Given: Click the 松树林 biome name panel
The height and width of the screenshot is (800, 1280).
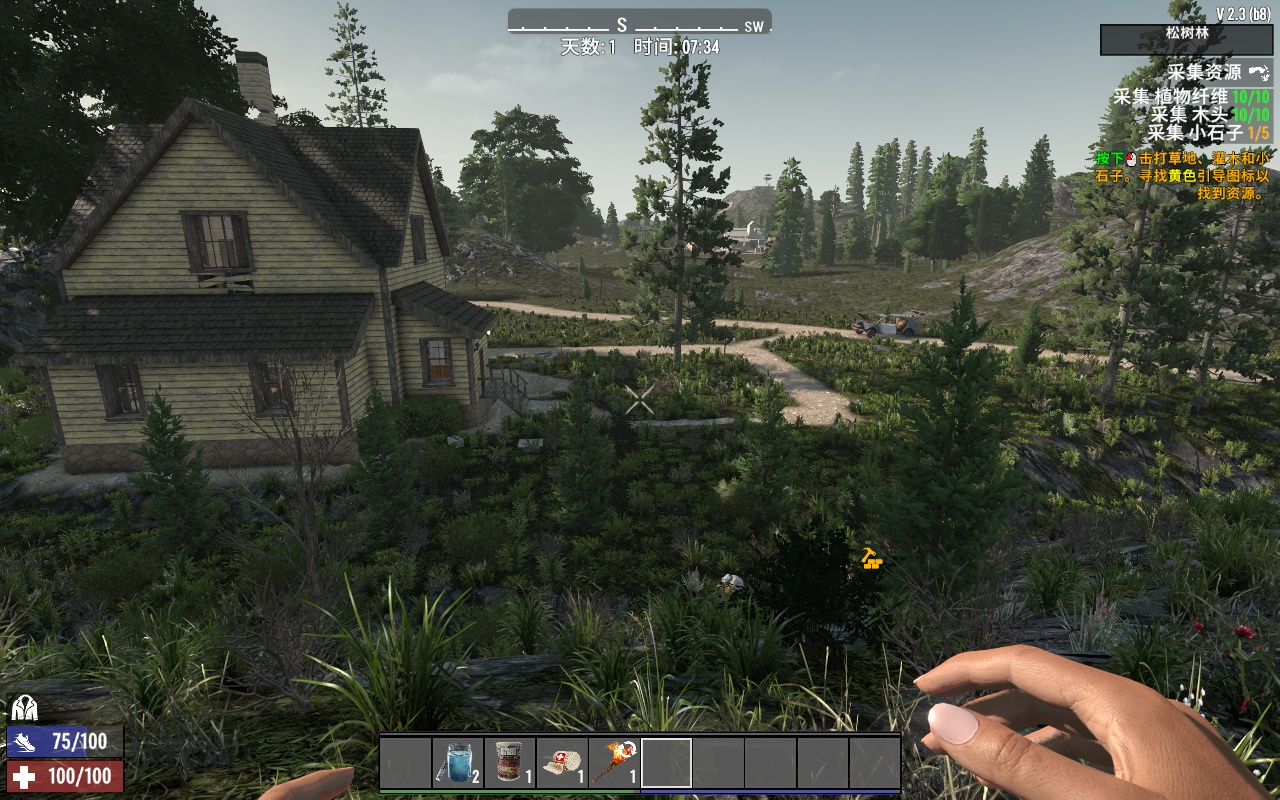Looking at the screenshot, I should [1186, 33].
